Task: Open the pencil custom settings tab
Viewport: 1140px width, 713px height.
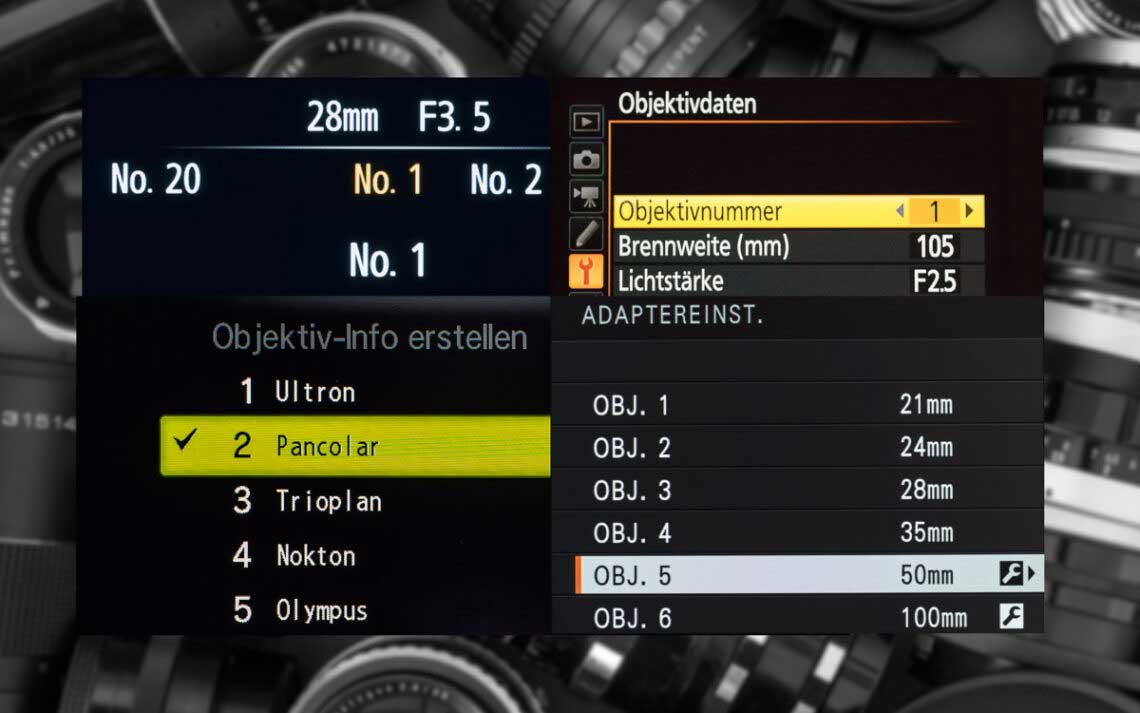Action: click(586, 234)
